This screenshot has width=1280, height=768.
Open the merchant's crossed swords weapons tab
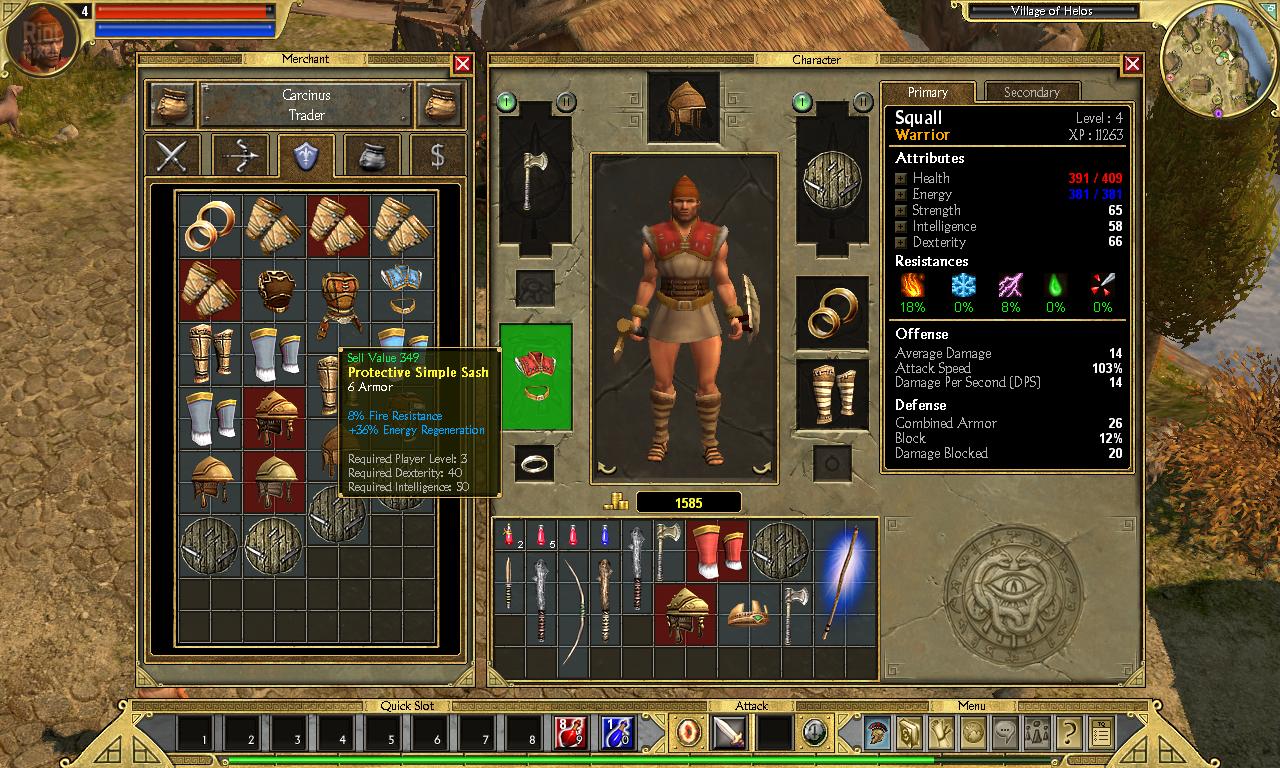pyautogui.click(x=172, y=156)
